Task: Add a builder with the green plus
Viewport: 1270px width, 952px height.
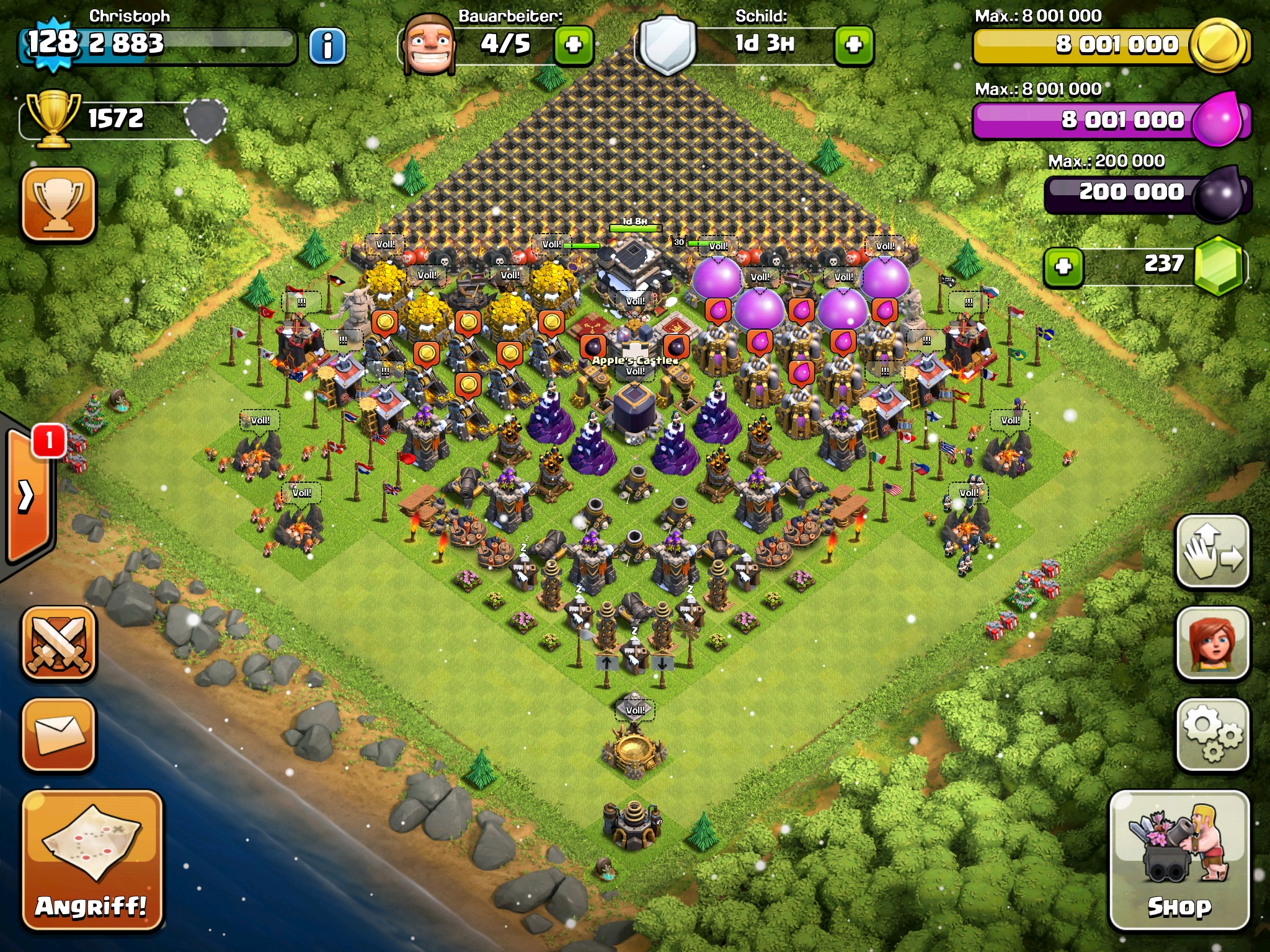Action: (574, 45)
